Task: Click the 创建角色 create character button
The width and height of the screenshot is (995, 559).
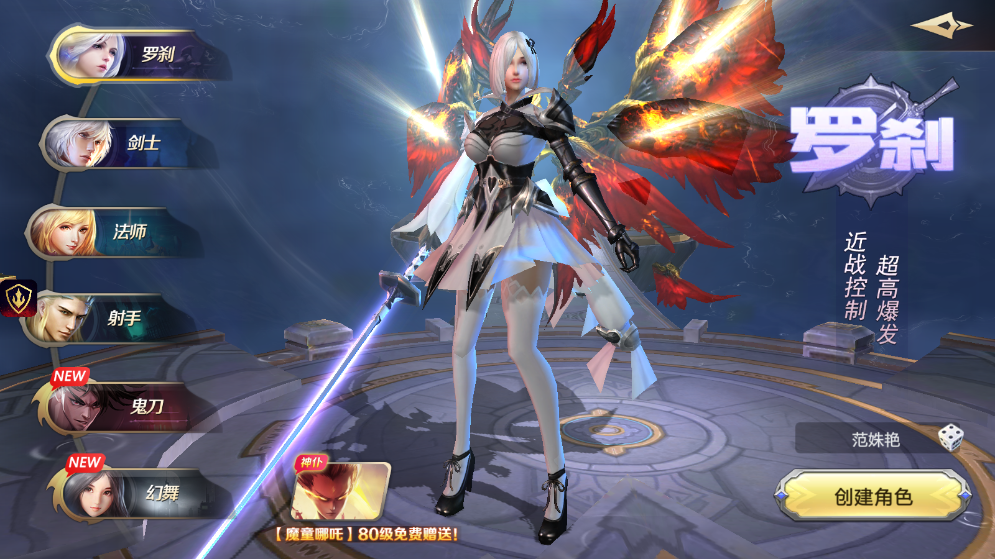Action: [873, 496]
